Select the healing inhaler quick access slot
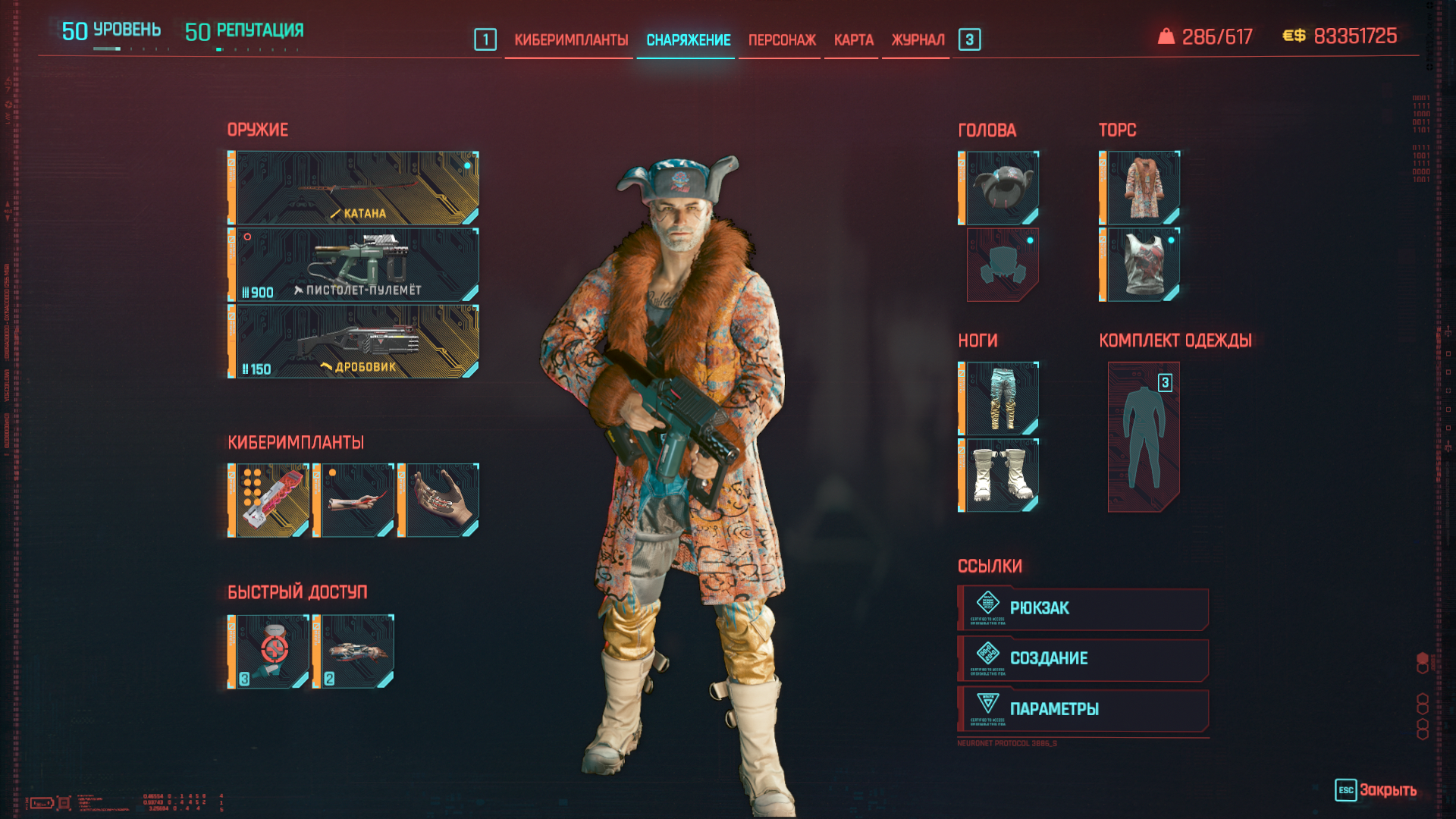1456x819 pixels. coord(269,651)
